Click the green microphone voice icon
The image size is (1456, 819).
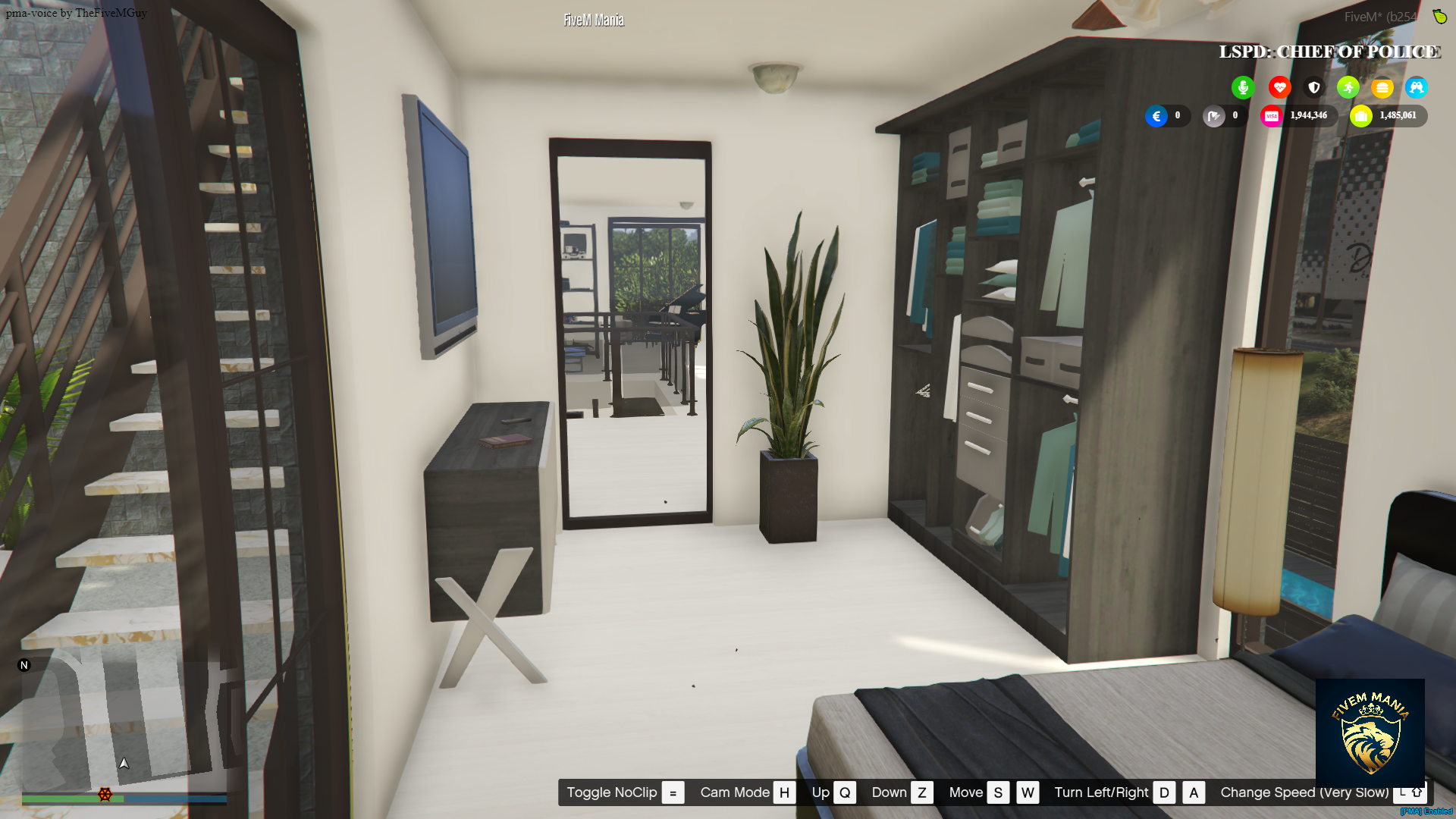[x=1243, y=87]
